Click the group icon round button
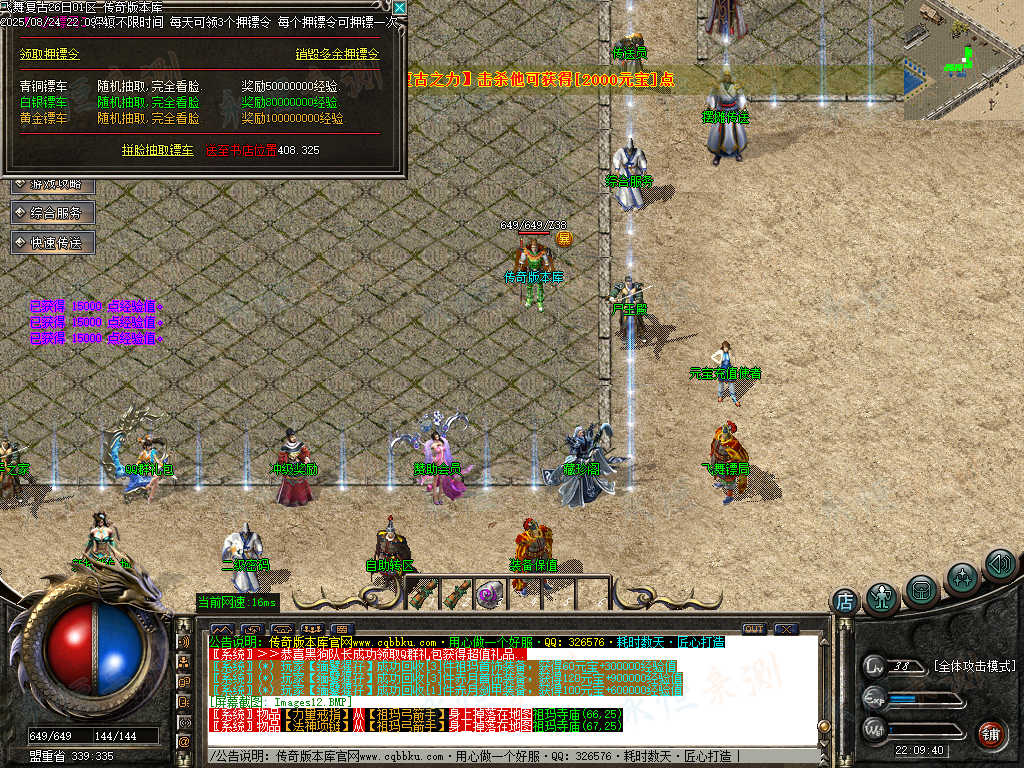This screenshot has height=768, width=1024. pyautogui.click(x=962, y=578)
